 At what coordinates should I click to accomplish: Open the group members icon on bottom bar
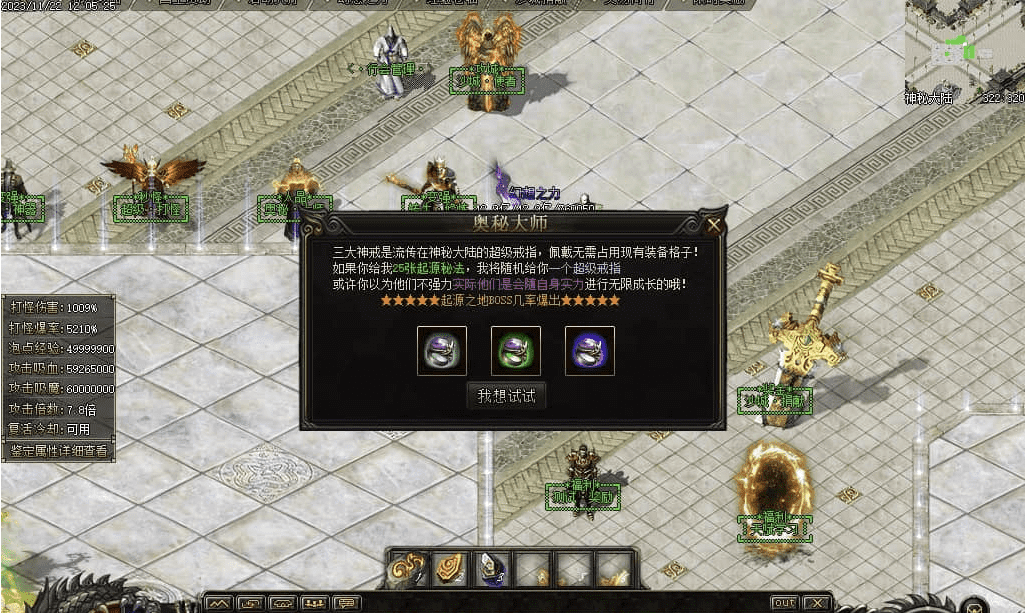pos(315,603)
